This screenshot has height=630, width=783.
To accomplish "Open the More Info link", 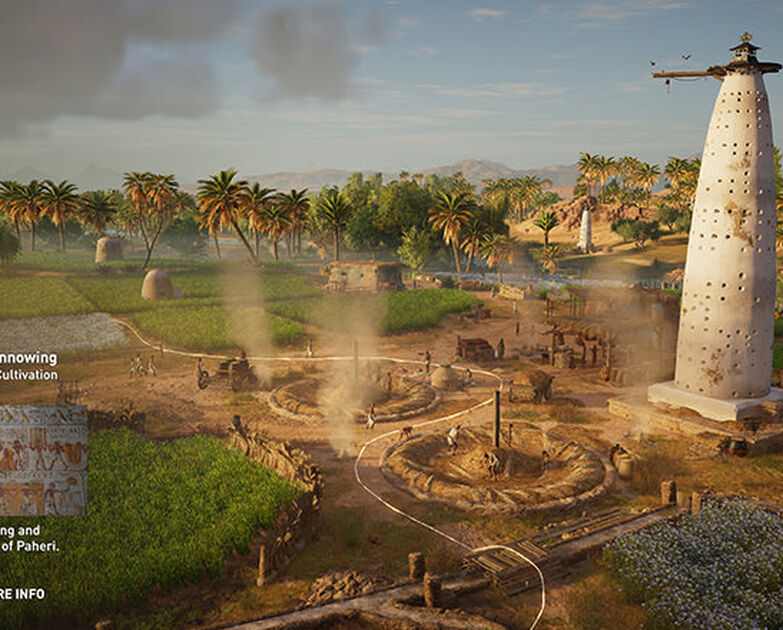I will (x=22, y=593).
